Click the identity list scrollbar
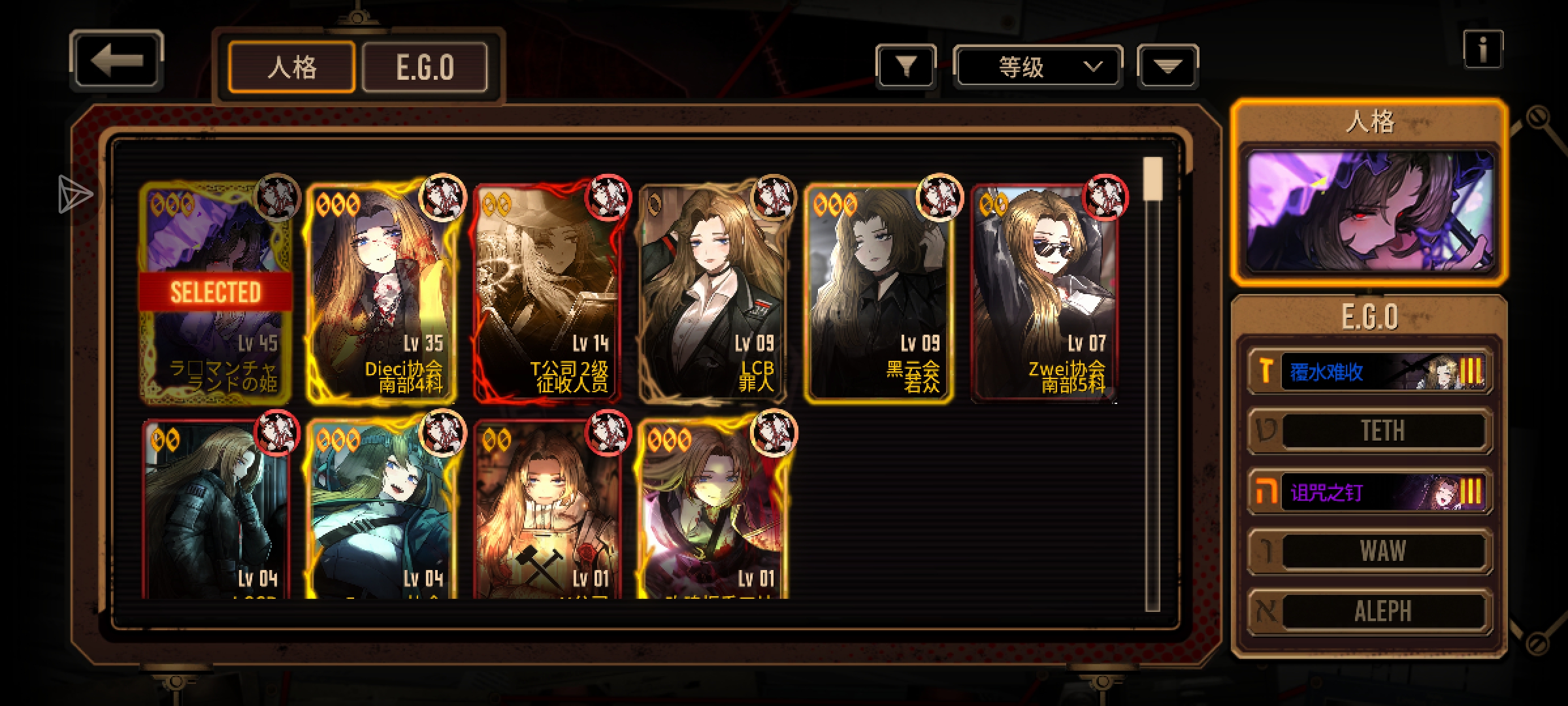 pyautogui.click(x=1152, y=384)
